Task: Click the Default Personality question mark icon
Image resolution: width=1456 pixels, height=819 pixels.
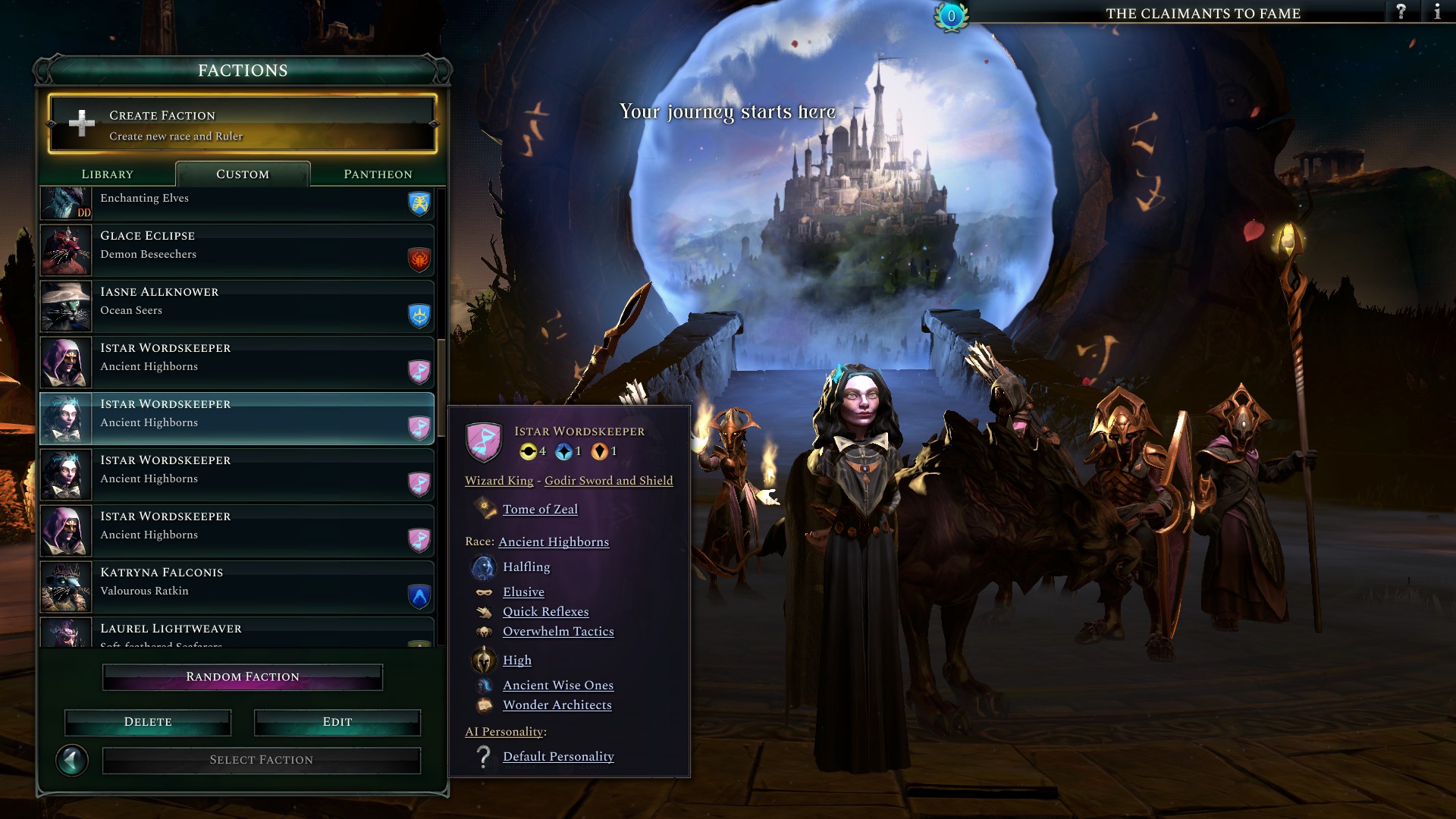Action: 483,755
